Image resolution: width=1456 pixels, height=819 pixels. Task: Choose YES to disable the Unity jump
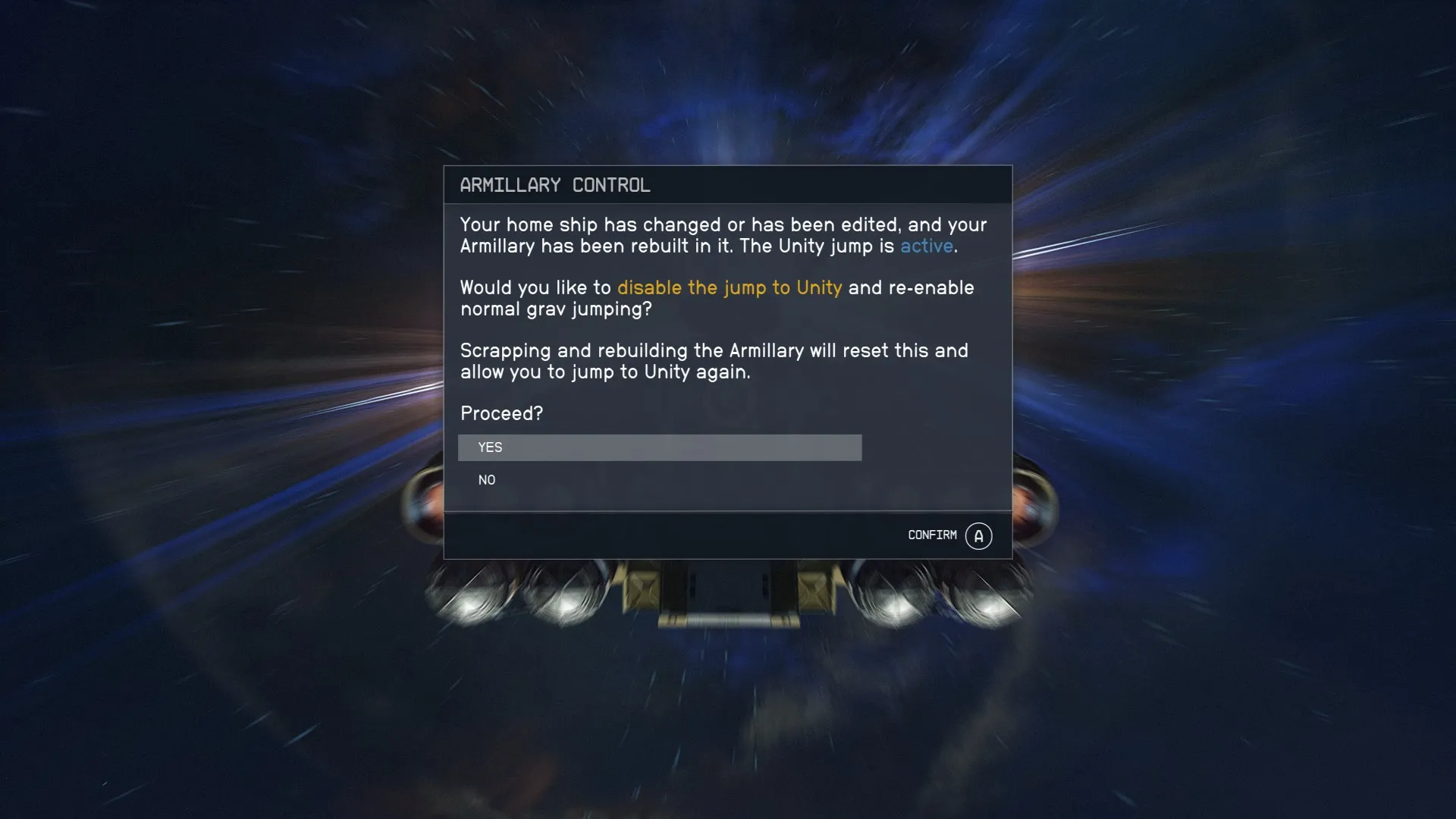click(x=658, y=447)
